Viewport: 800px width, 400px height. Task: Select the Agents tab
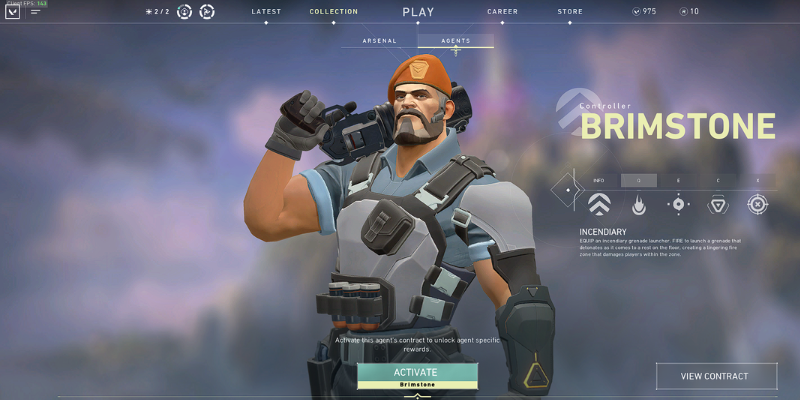[456, 41]
